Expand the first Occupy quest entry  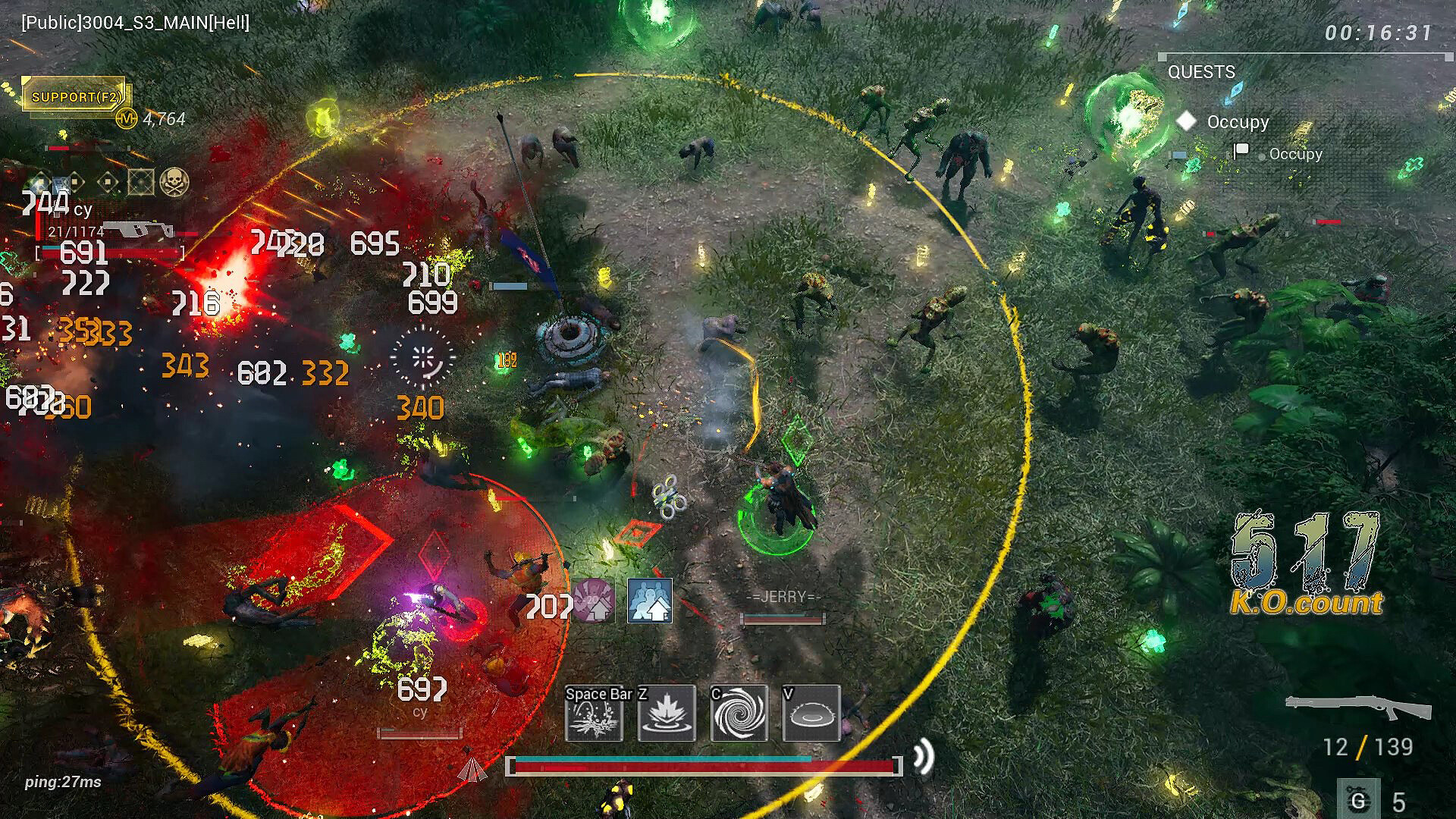[x=1238, y=121]
